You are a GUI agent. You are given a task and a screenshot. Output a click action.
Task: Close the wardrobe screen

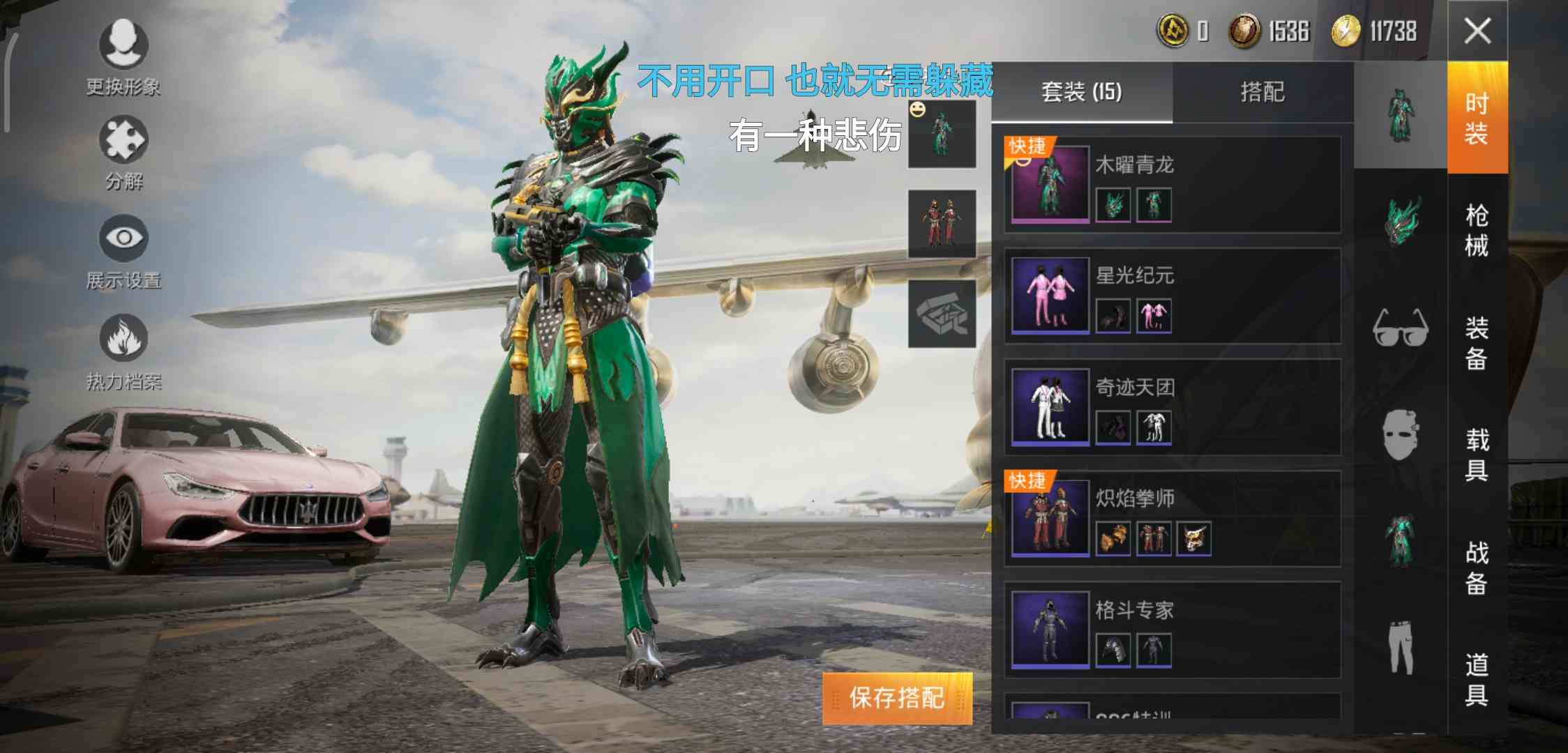coord(1479,31)
